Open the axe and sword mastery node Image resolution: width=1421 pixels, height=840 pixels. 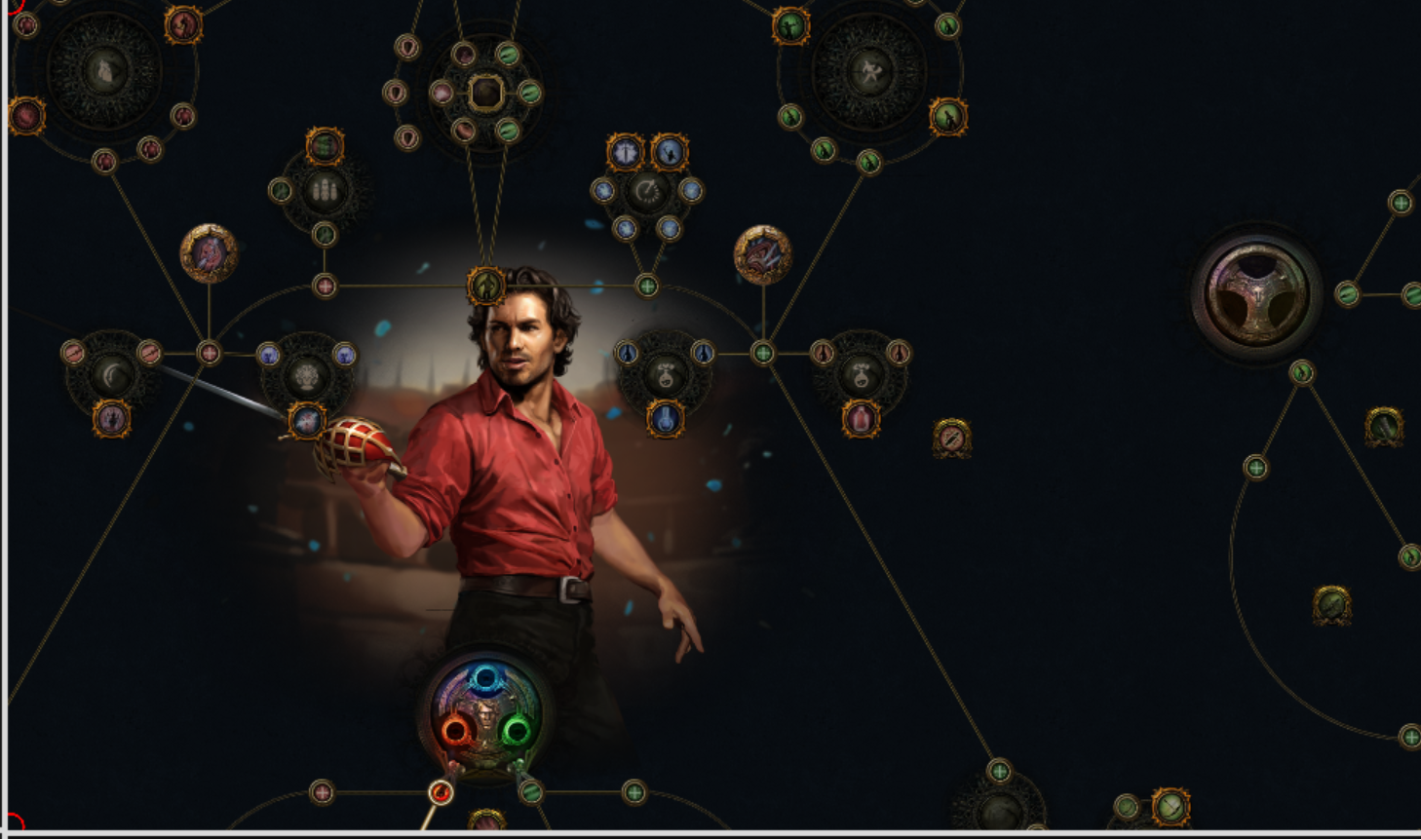click(868, 71)
